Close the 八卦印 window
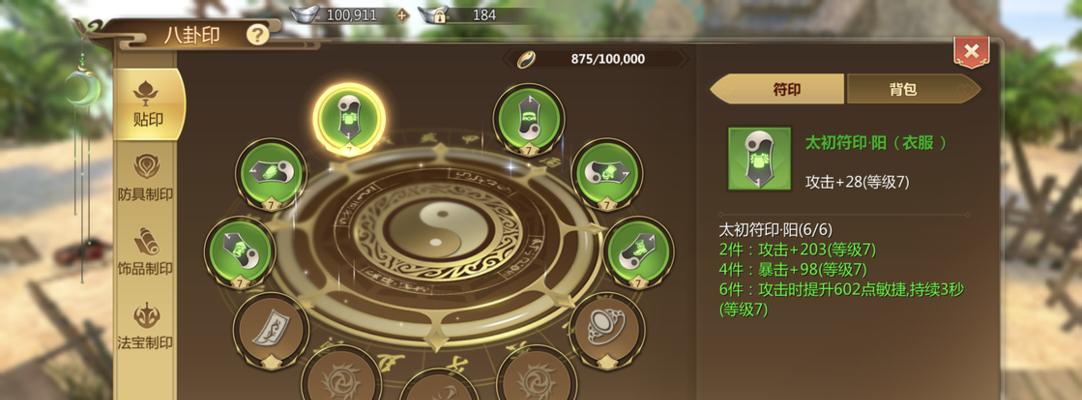 (970, 52)
